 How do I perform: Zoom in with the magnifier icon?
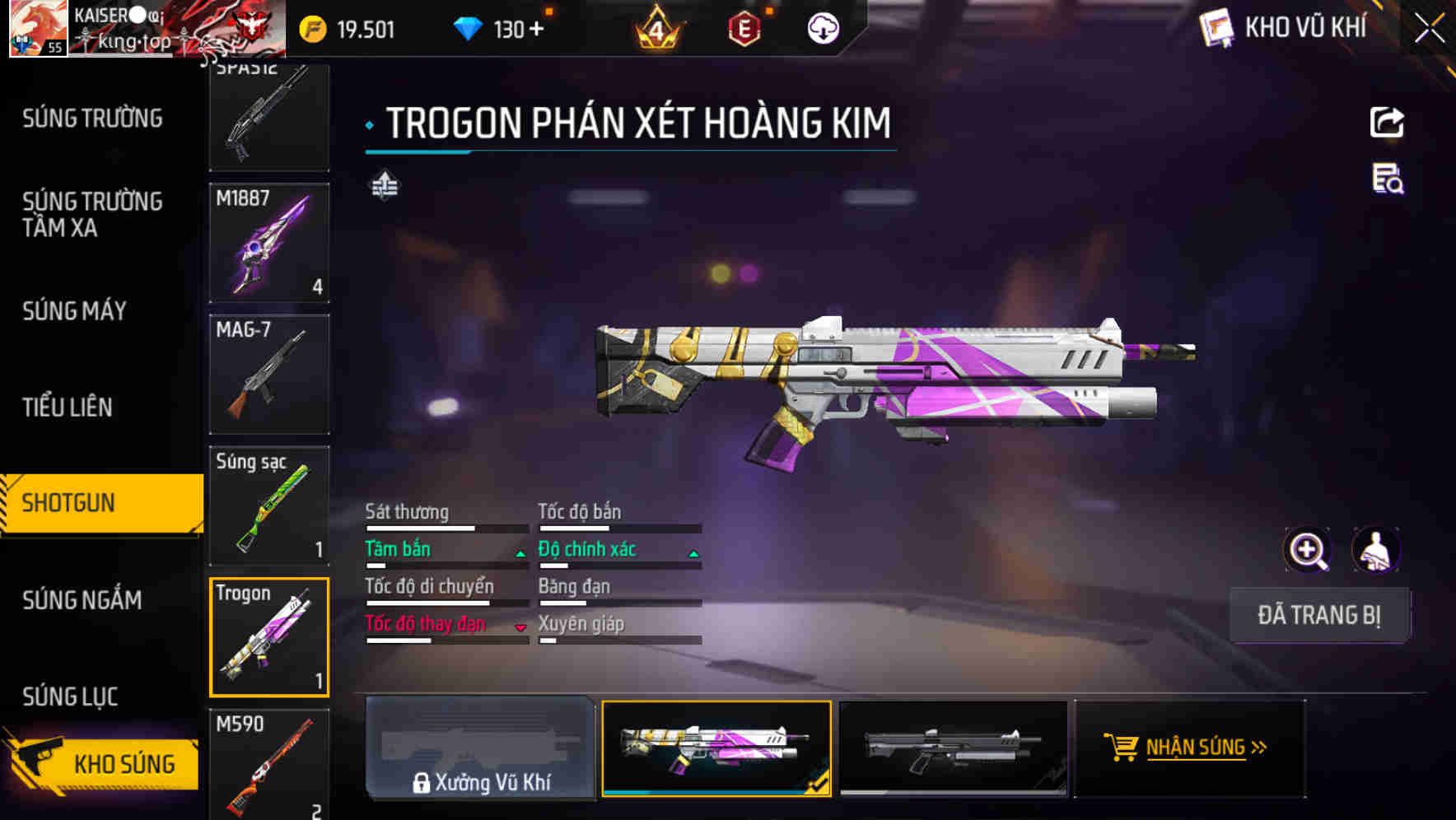(1307, 550)
